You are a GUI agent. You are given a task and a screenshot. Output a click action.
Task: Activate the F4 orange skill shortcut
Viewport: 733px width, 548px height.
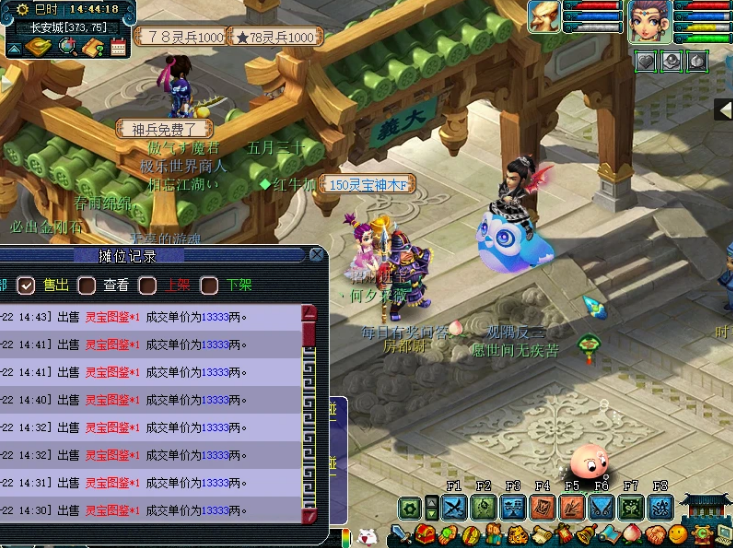tap(542, 507)
